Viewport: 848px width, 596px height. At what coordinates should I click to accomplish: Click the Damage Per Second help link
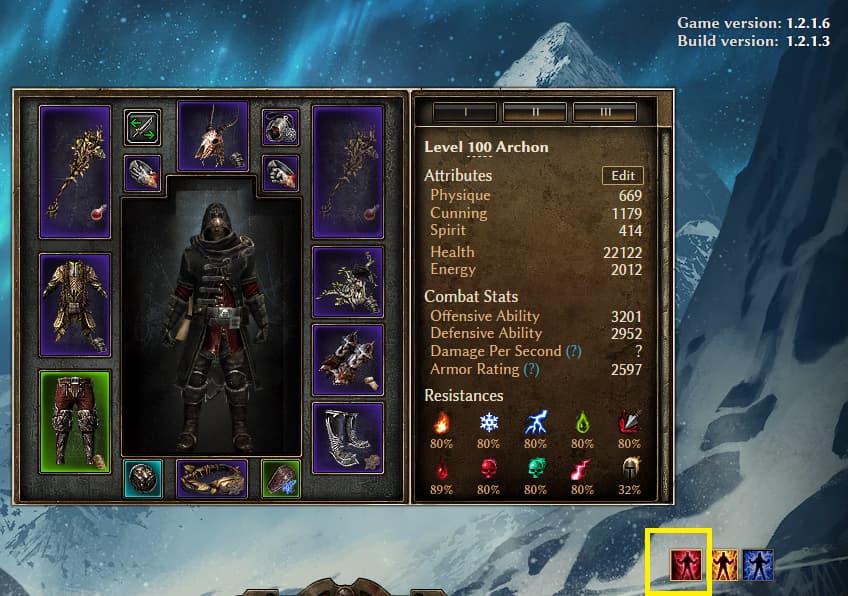[573, 352]
